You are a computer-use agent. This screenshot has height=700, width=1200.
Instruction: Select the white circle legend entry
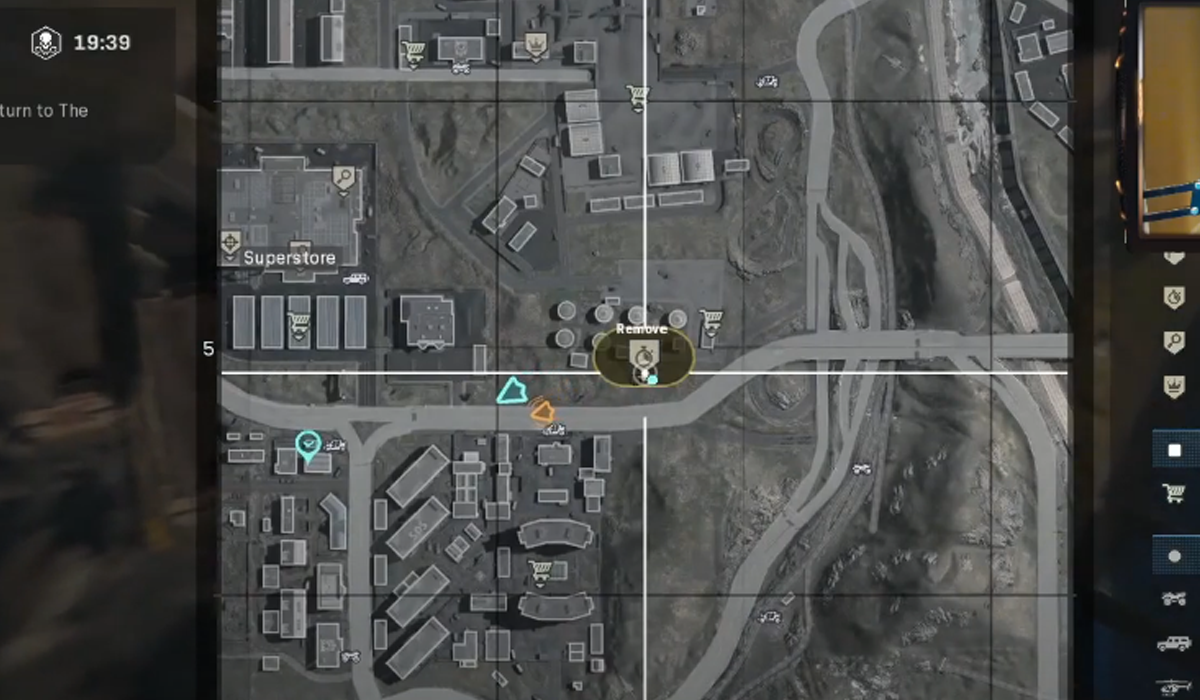(x=1174, y=556)
